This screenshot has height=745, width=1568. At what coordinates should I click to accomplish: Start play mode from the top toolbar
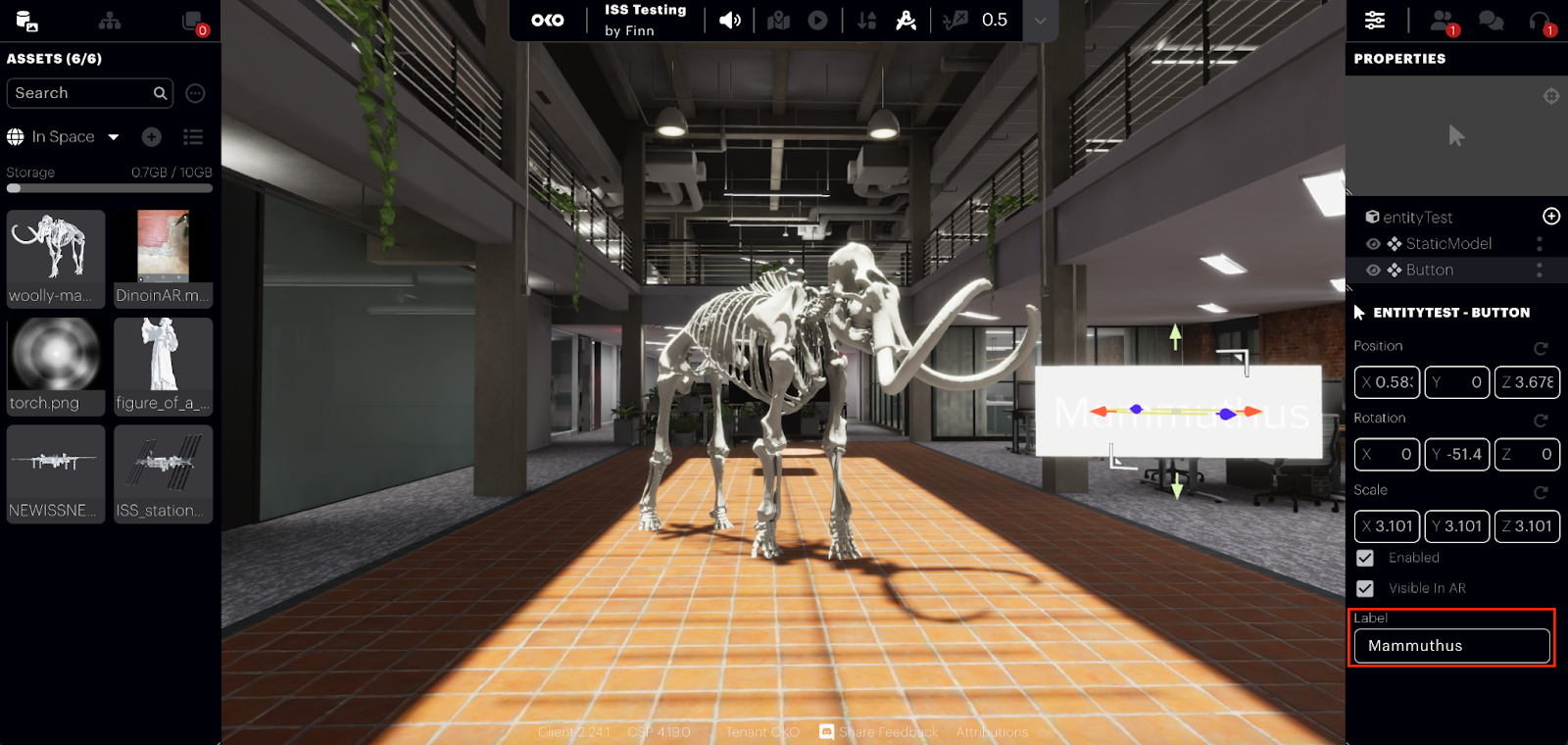click(x=817, y=21)
